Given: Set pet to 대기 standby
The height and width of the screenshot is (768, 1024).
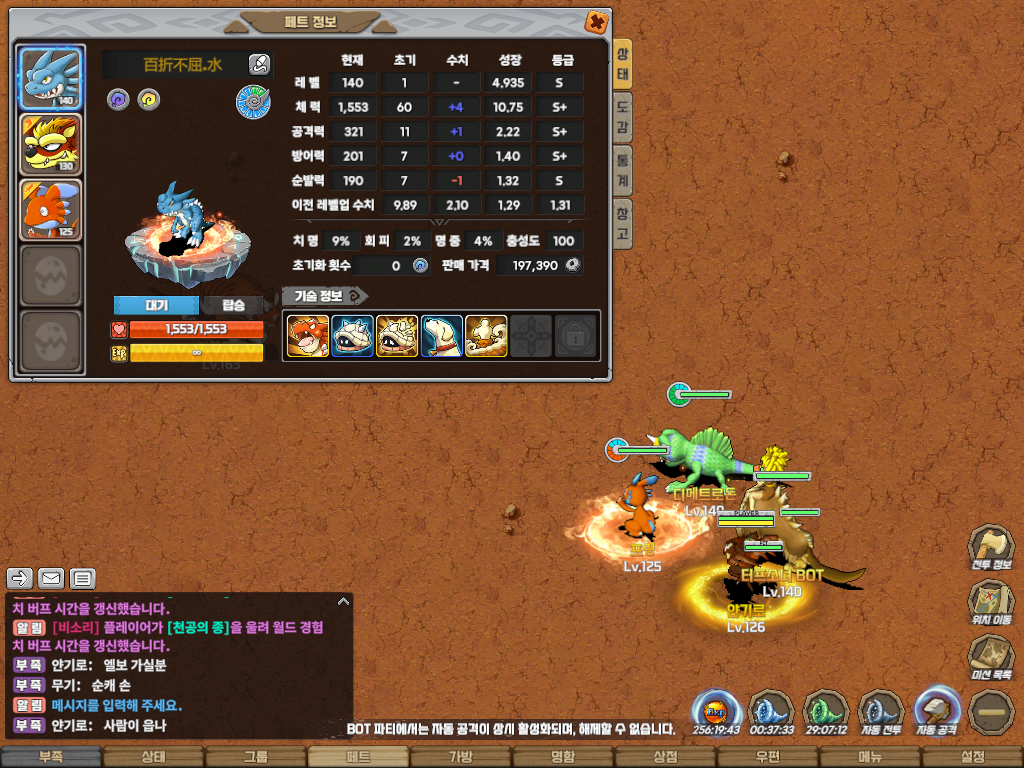Looking at the screenshot, I should coord(156,305).
